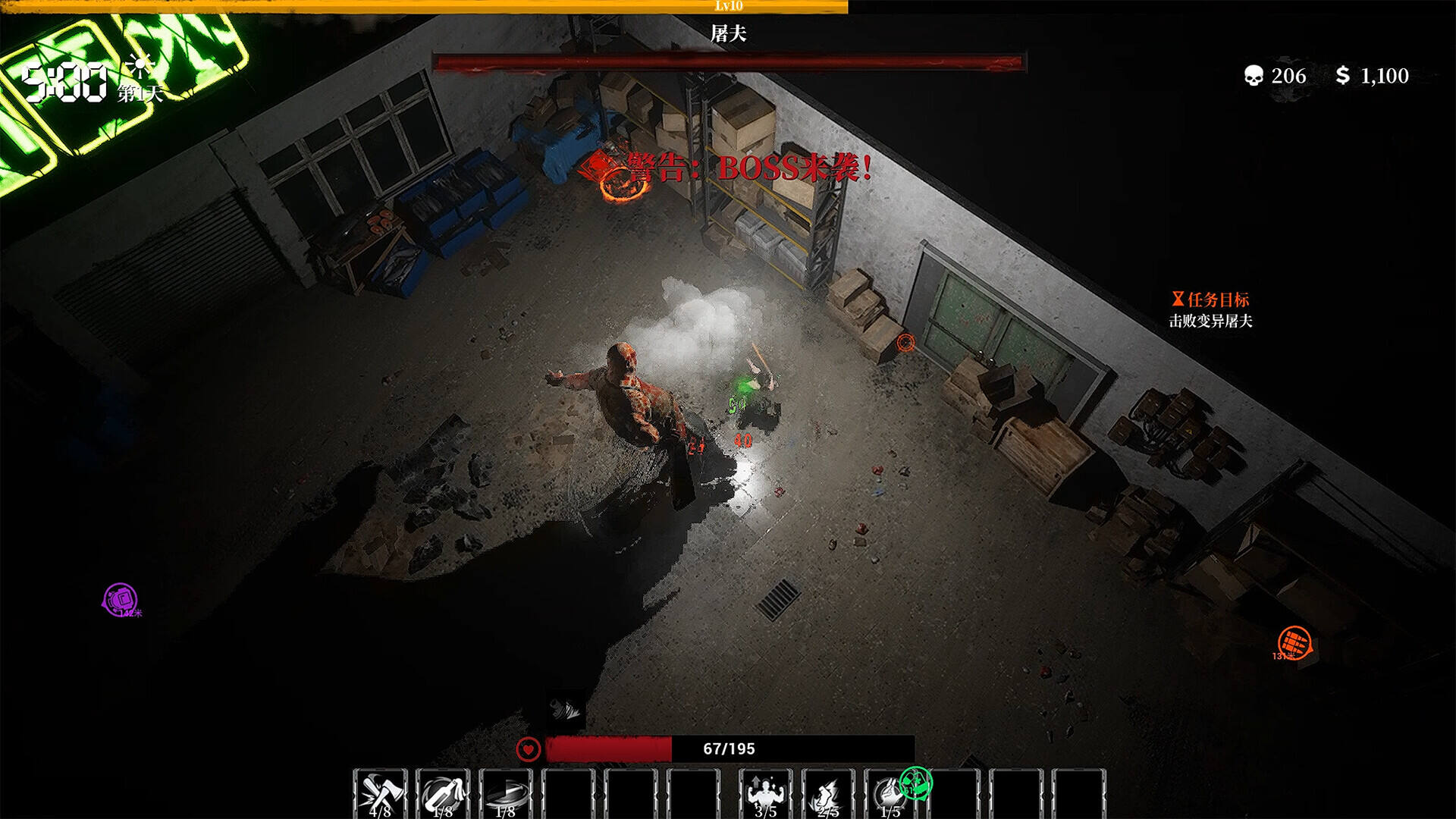Click the dash skill icon above health bar
This screenshot has height=819, width=1456.
565,709
